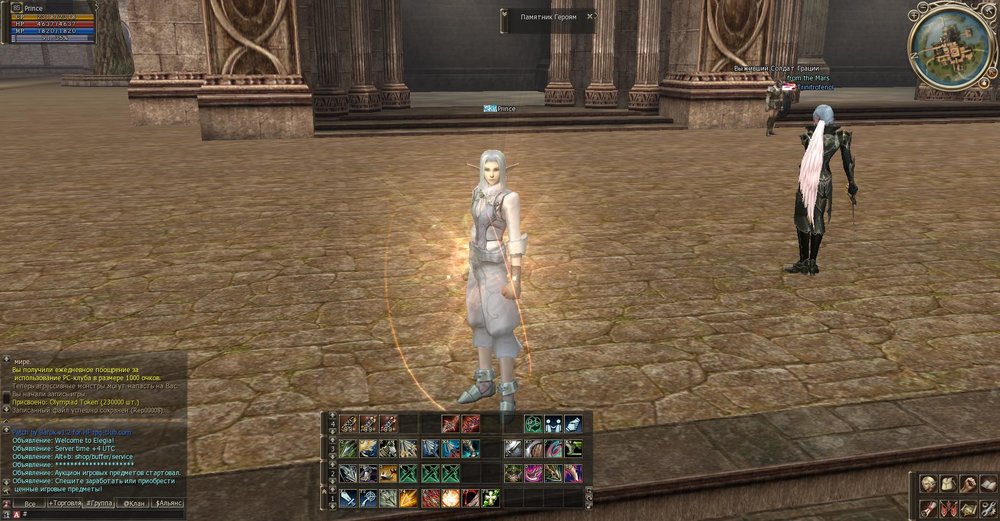Open the quest scroll icon
Viewport: 1000px width, 521px height.
tap(929, 508)
